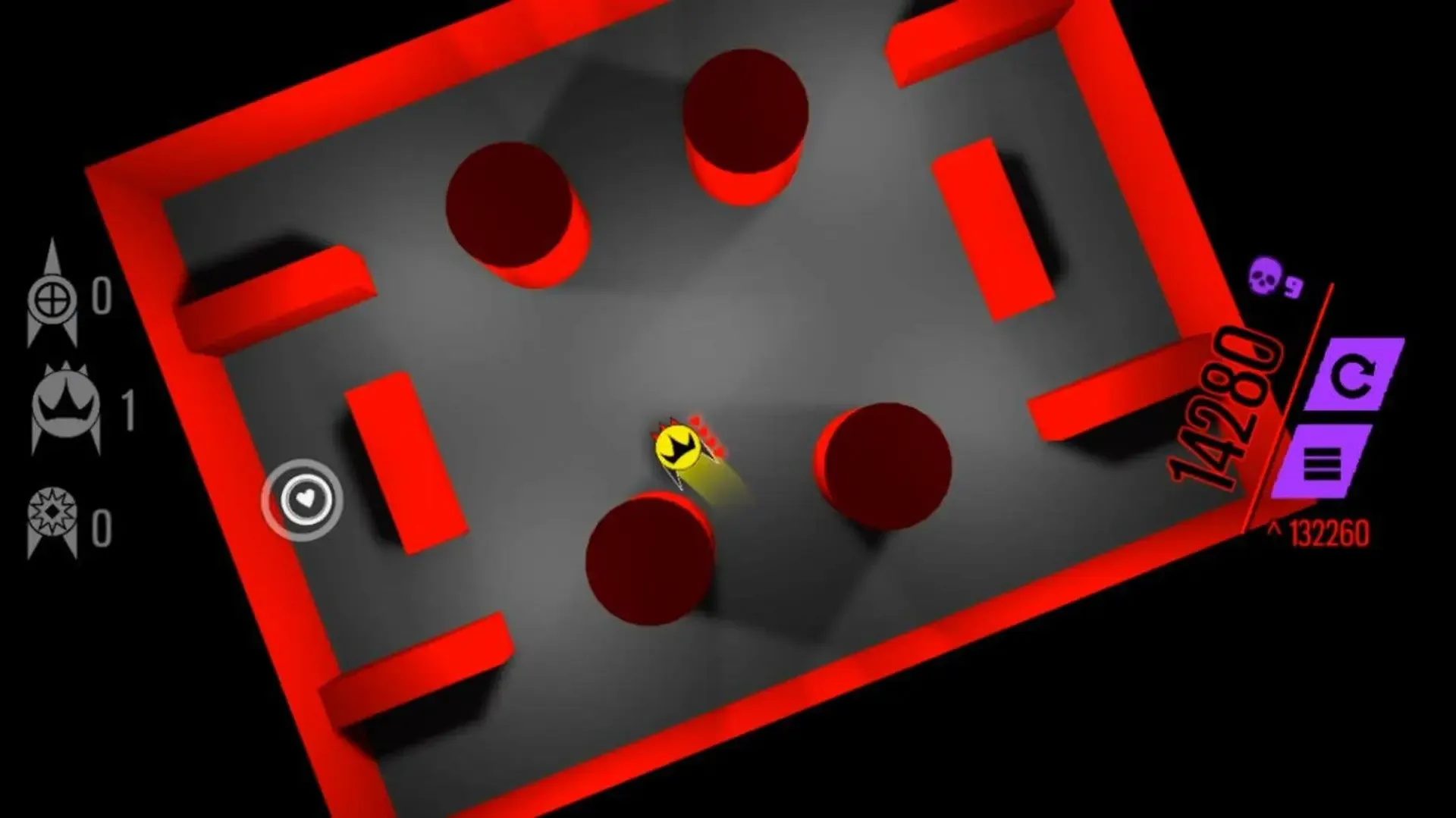This screenshot has width=1456, height=818.
Task: Click the Restart level icon
Action: 1354,375
